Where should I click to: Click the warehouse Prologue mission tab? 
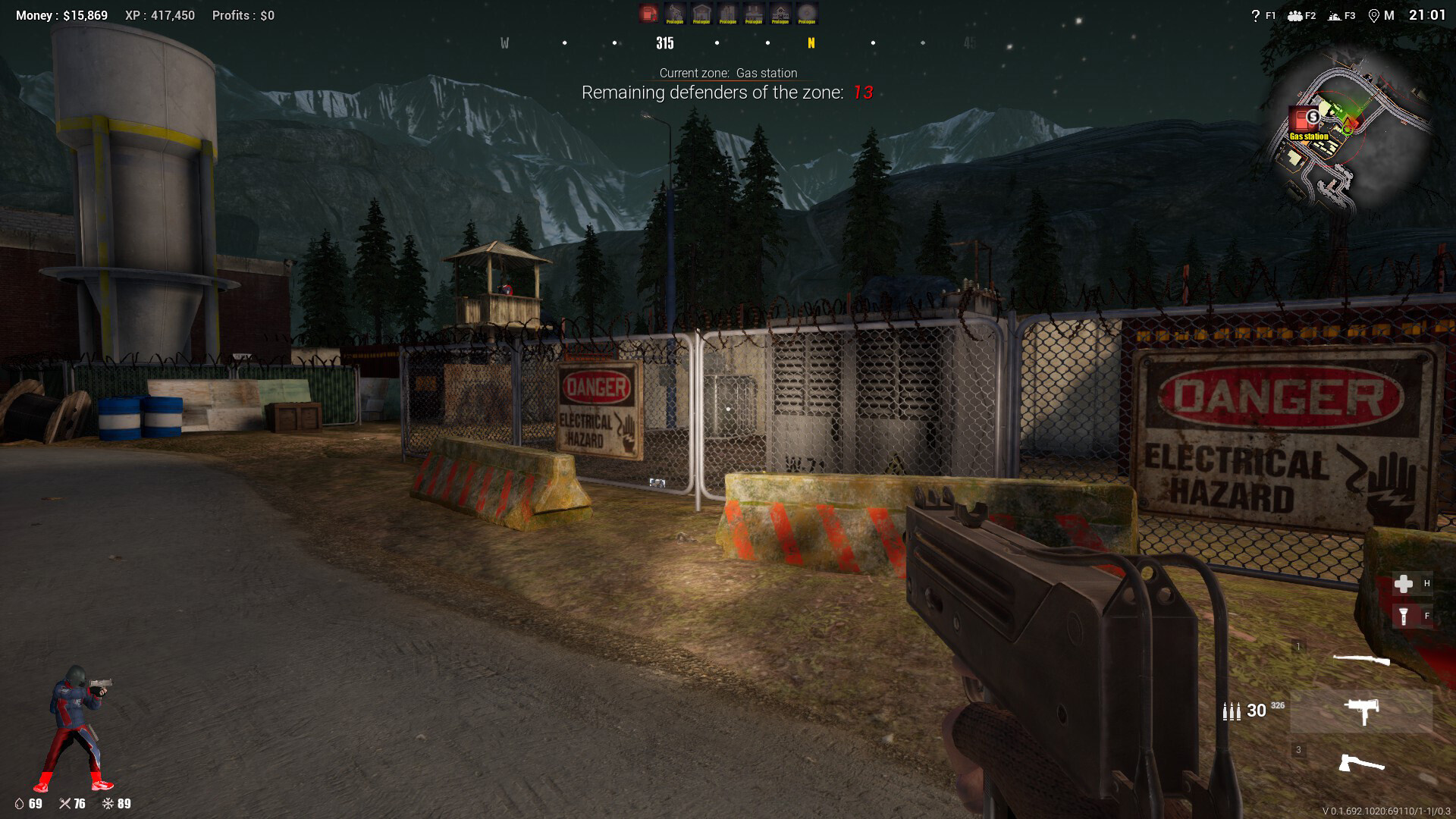(755, 13)
